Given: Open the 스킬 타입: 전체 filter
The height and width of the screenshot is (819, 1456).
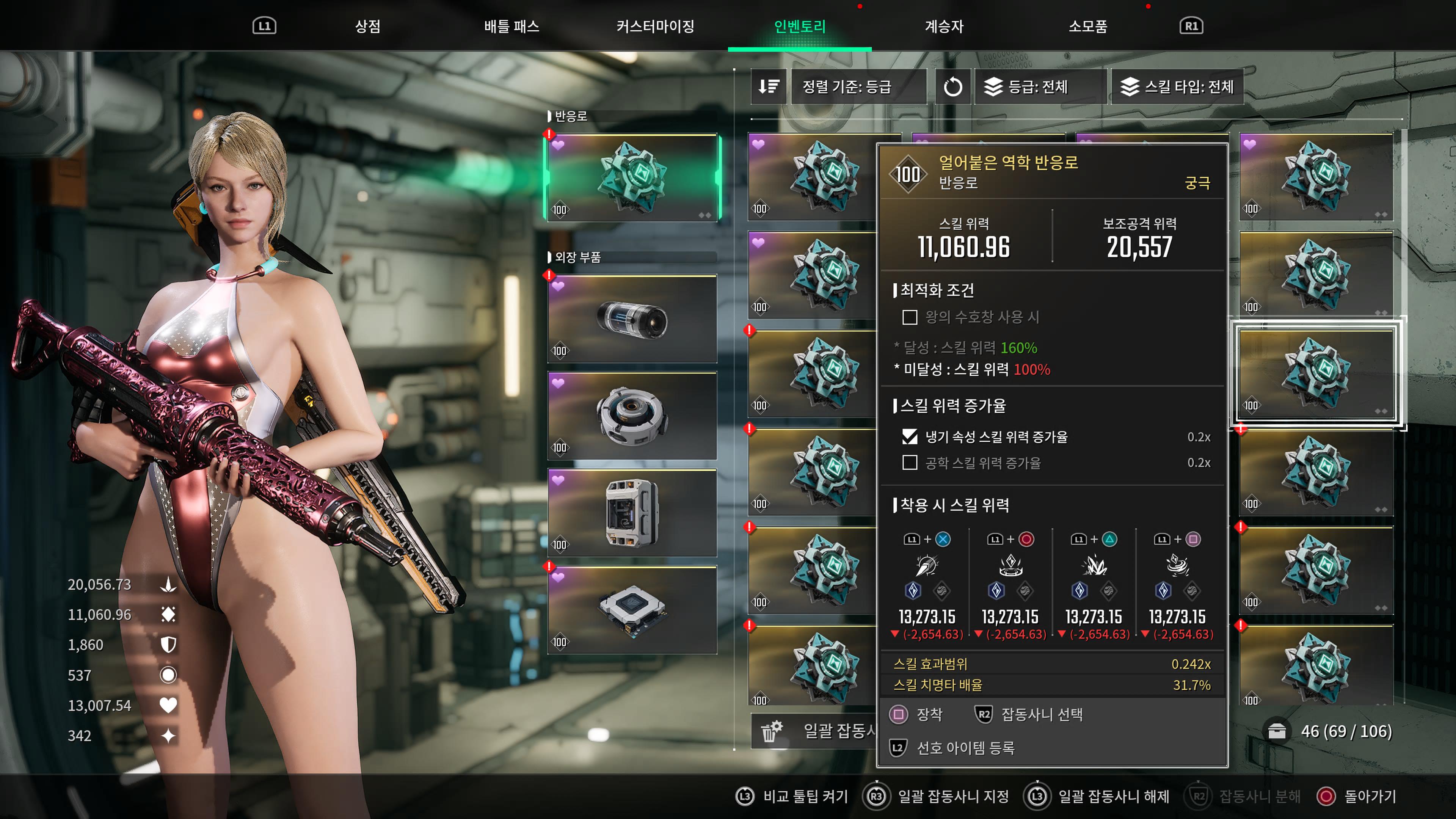Looking at the screenshot, I should coord(1177,86).
